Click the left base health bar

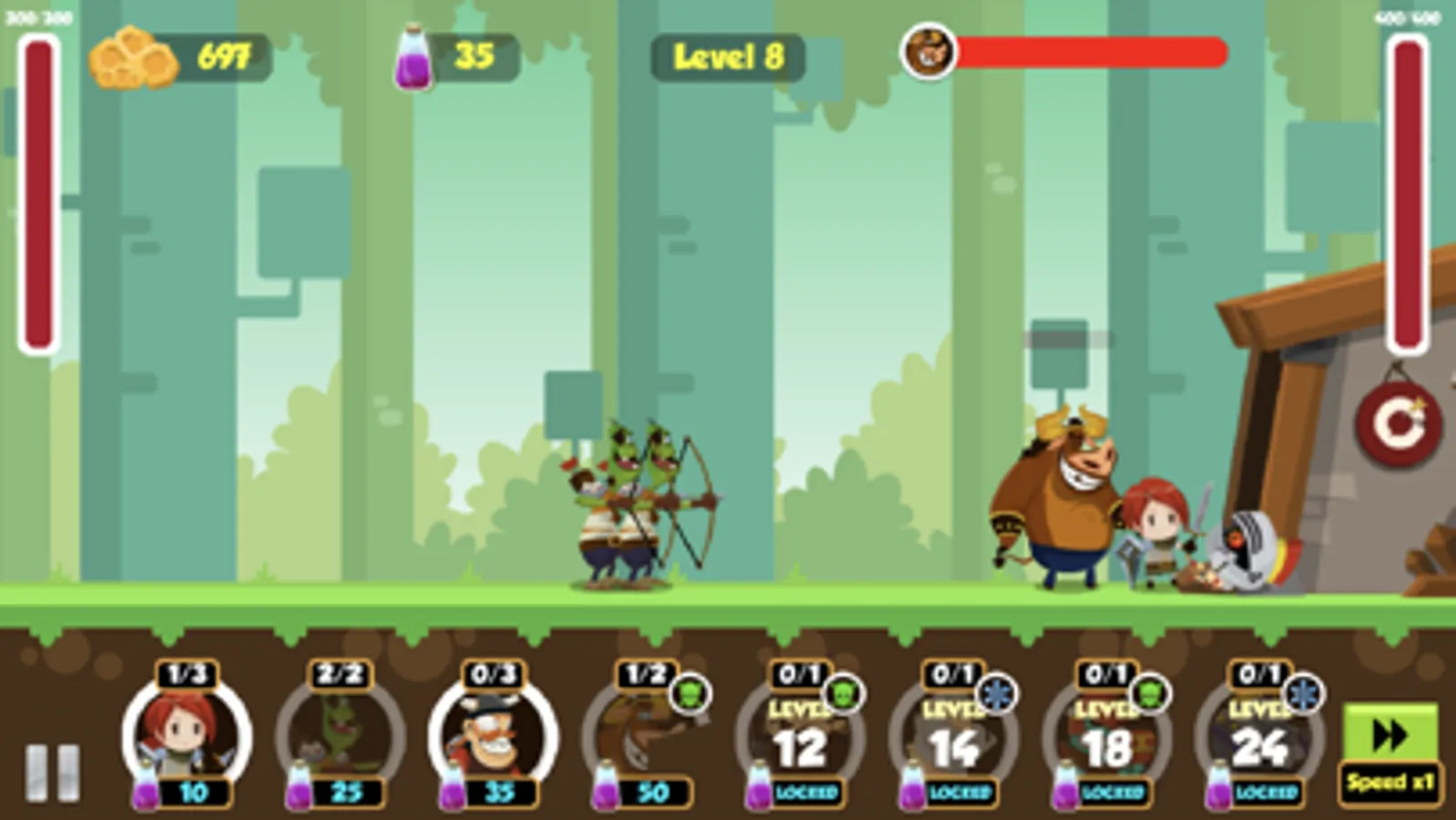pyautogui.click(x=35, y=191)
